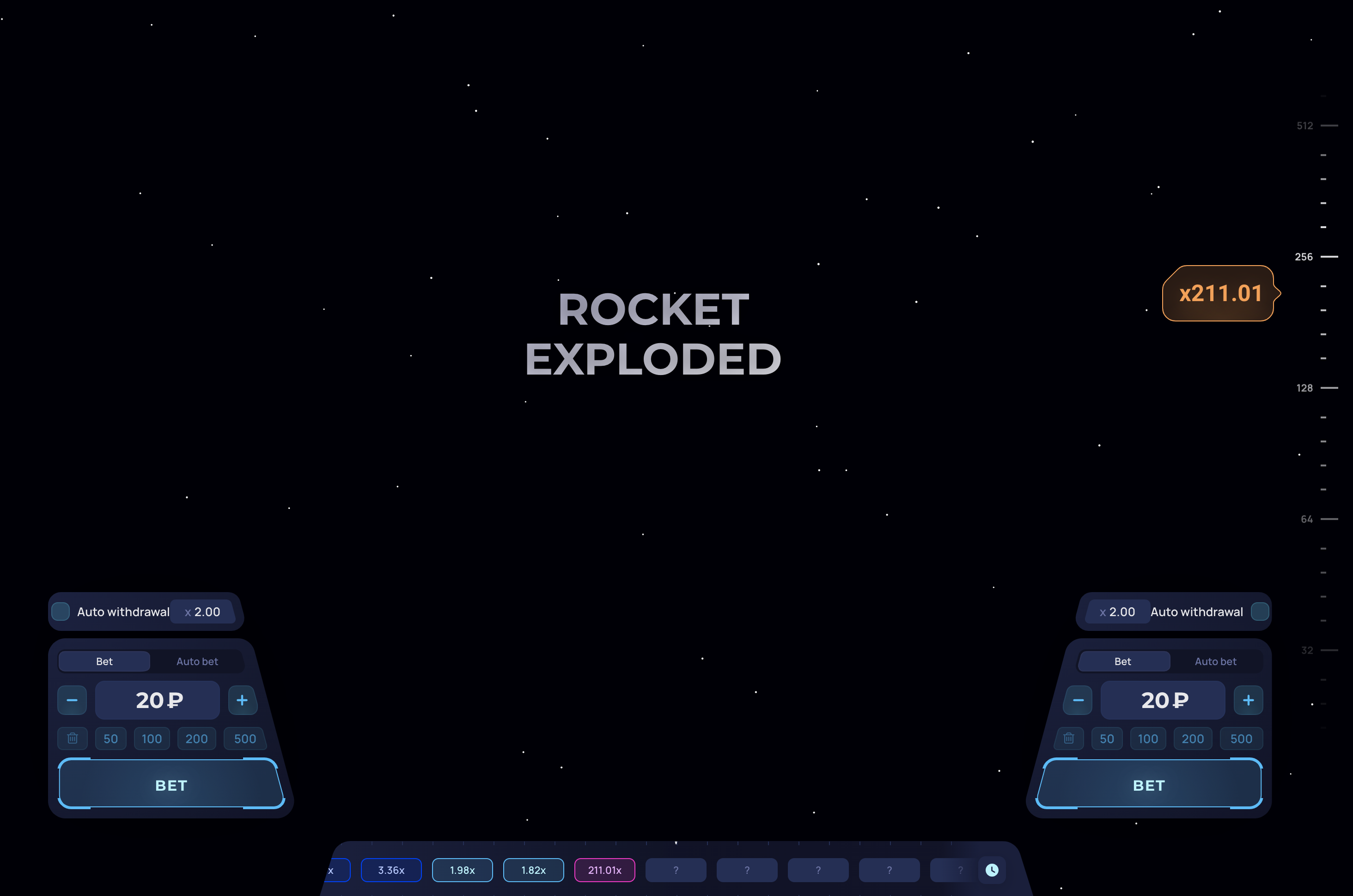Open round history via the clock icon
The width and height of the screenshot is (1353, 896).
point(992,870)
